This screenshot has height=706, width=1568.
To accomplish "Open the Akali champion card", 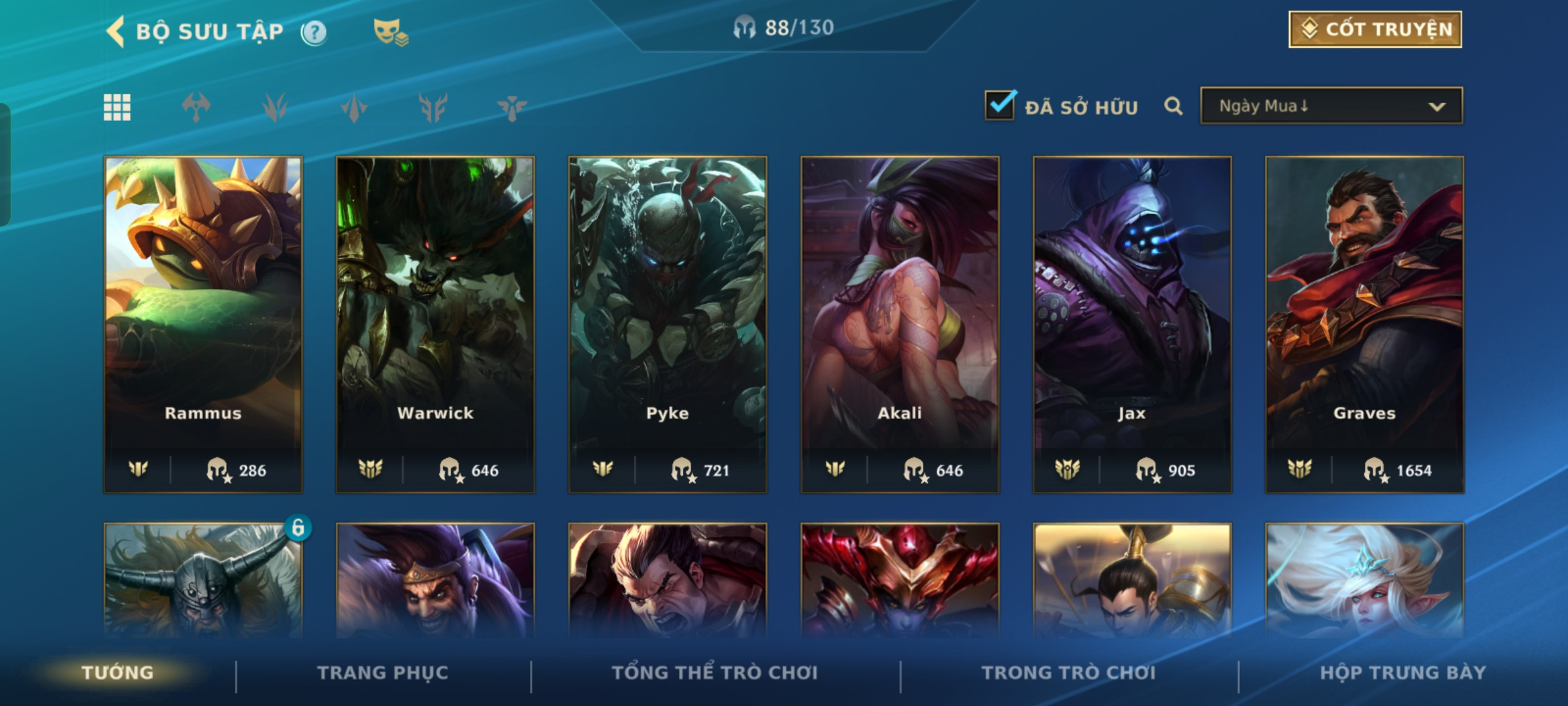I will 900,324.
